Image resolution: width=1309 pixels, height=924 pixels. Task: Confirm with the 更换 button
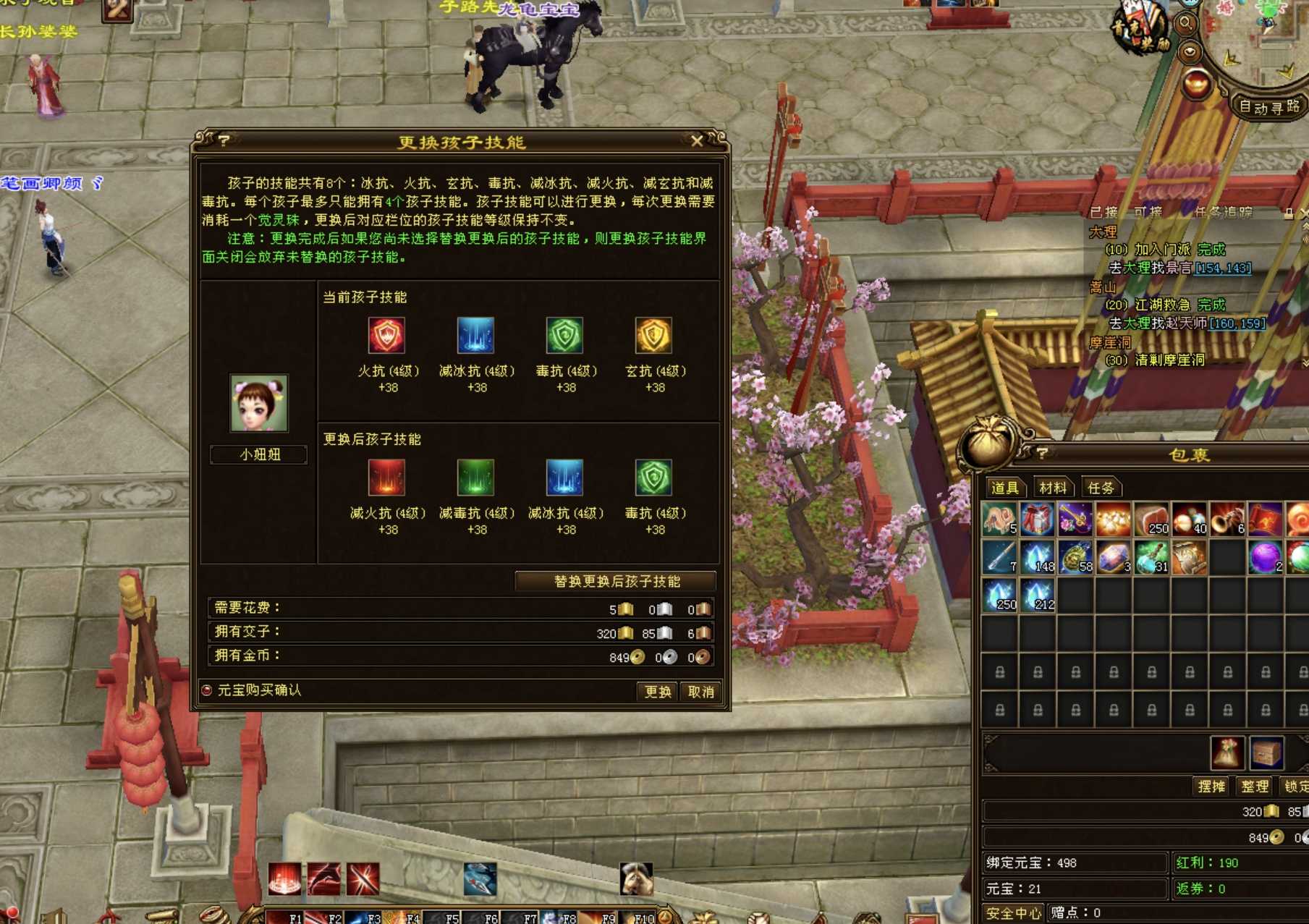click(x=657, y=692)
